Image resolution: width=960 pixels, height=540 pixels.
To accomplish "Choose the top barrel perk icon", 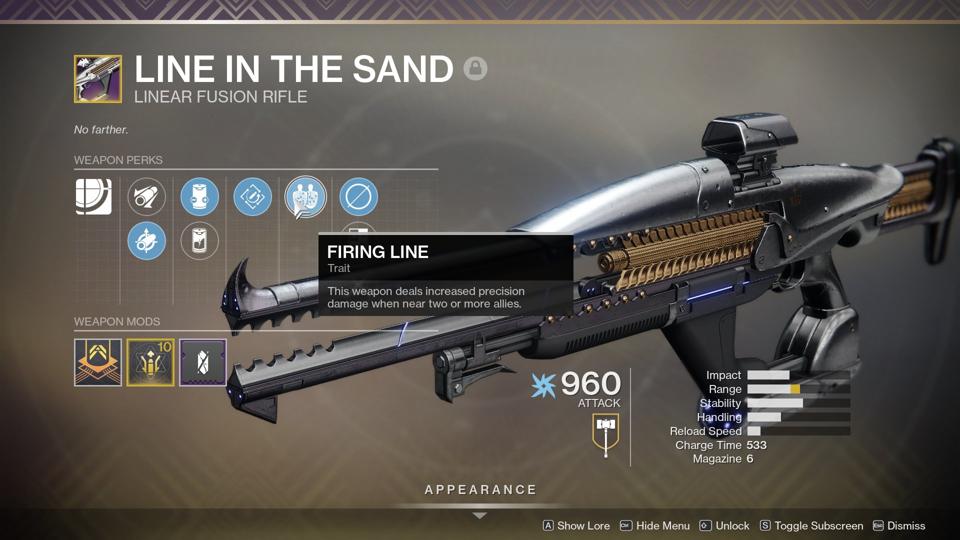I will tap(147, 197).
